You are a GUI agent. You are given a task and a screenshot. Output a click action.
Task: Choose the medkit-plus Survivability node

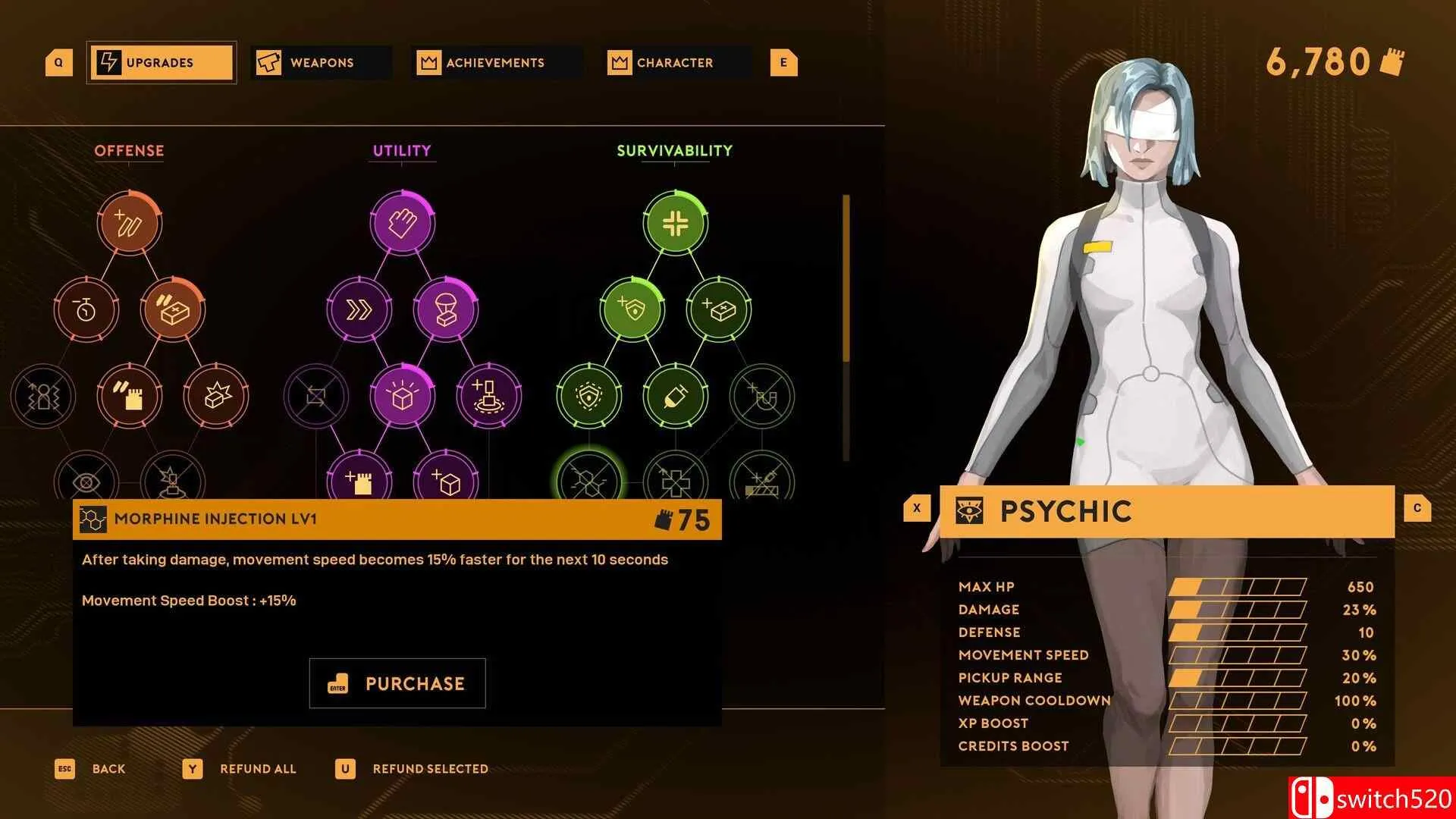[718, 309]
